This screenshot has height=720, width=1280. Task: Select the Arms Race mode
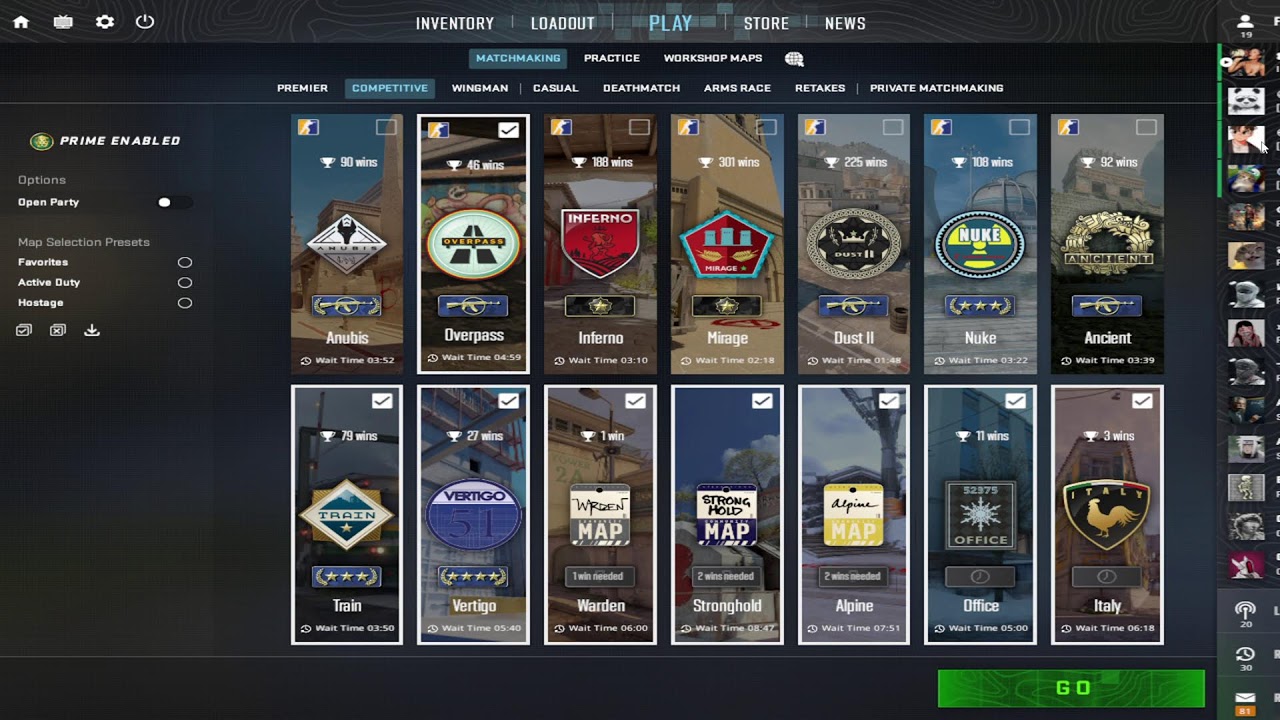click(737, 88)
